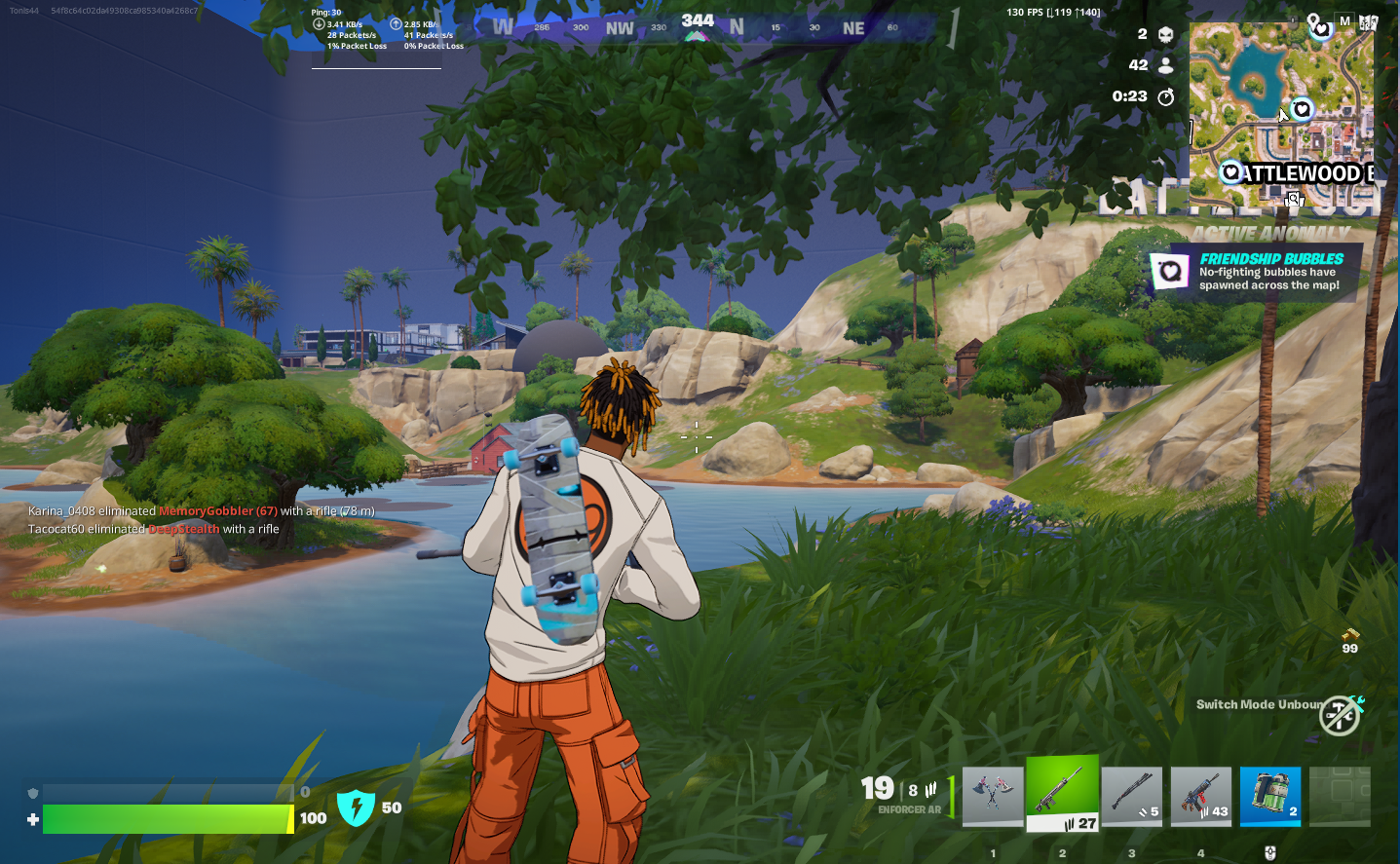Select the blue Chug Splash item slot
Viewport: 1400px width, 864px height.
tap(1269, 796)
